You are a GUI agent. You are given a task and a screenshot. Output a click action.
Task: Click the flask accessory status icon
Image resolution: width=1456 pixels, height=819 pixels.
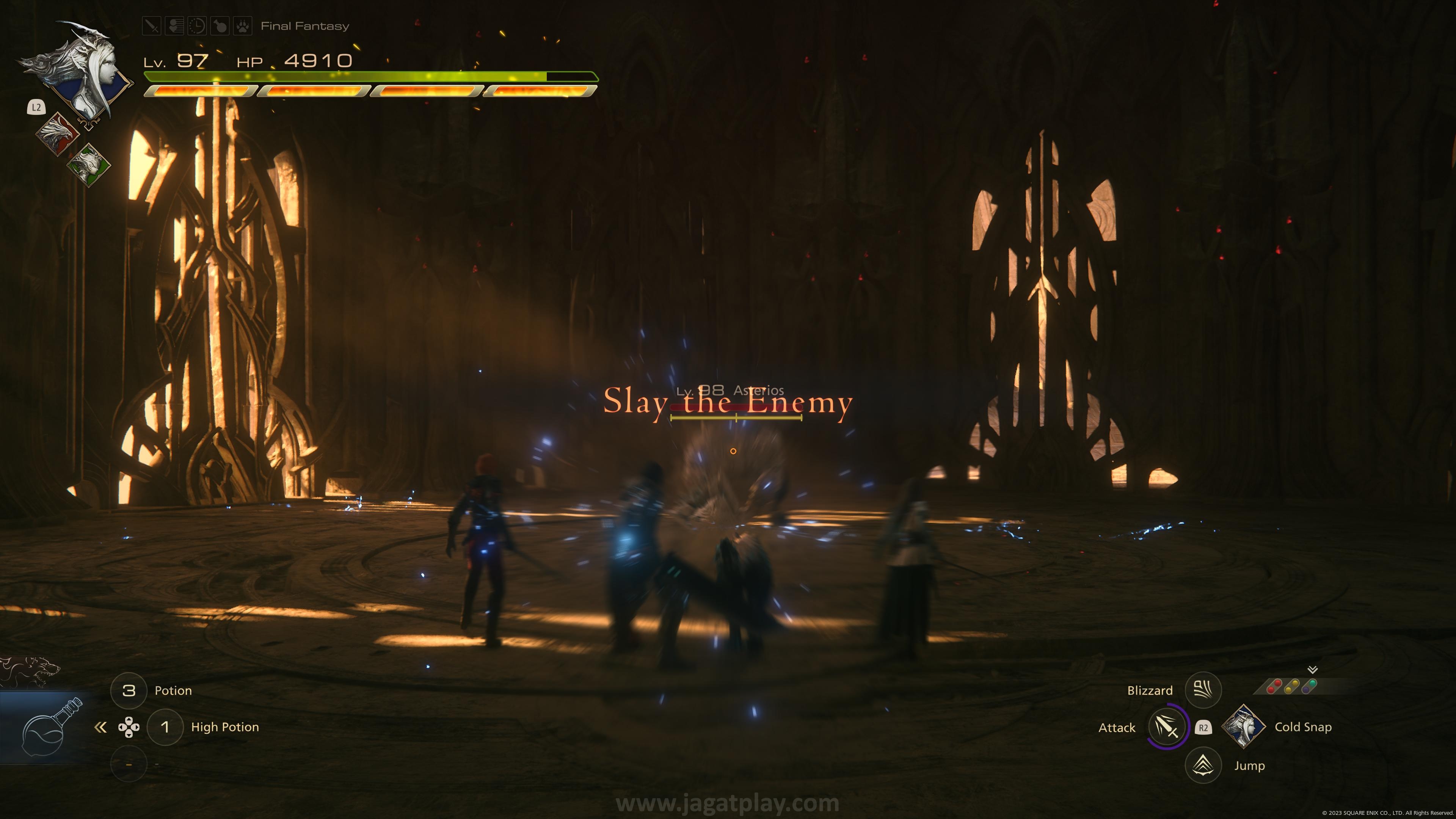click(220, 26)
